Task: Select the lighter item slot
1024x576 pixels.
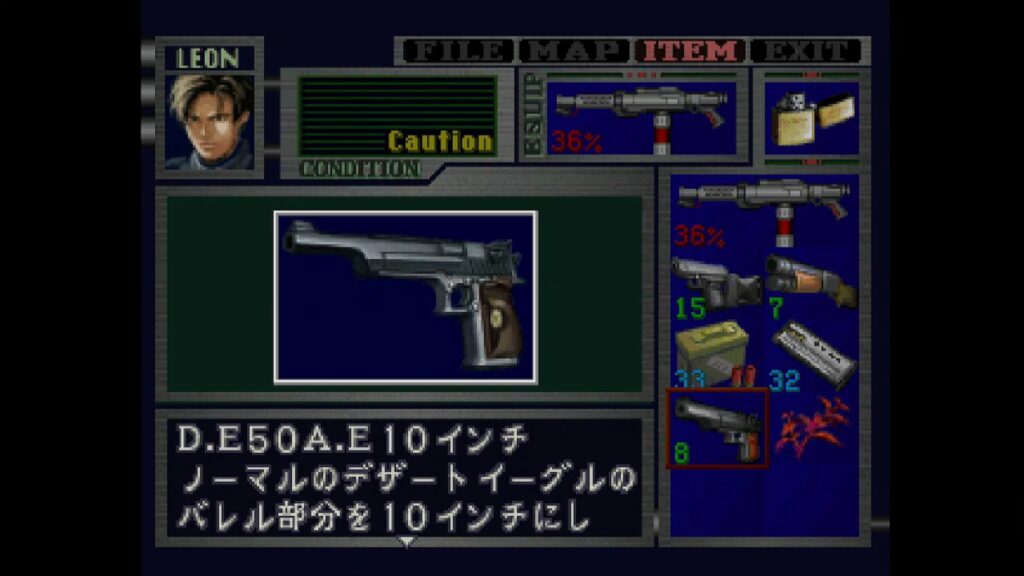Action: (811, 119)
